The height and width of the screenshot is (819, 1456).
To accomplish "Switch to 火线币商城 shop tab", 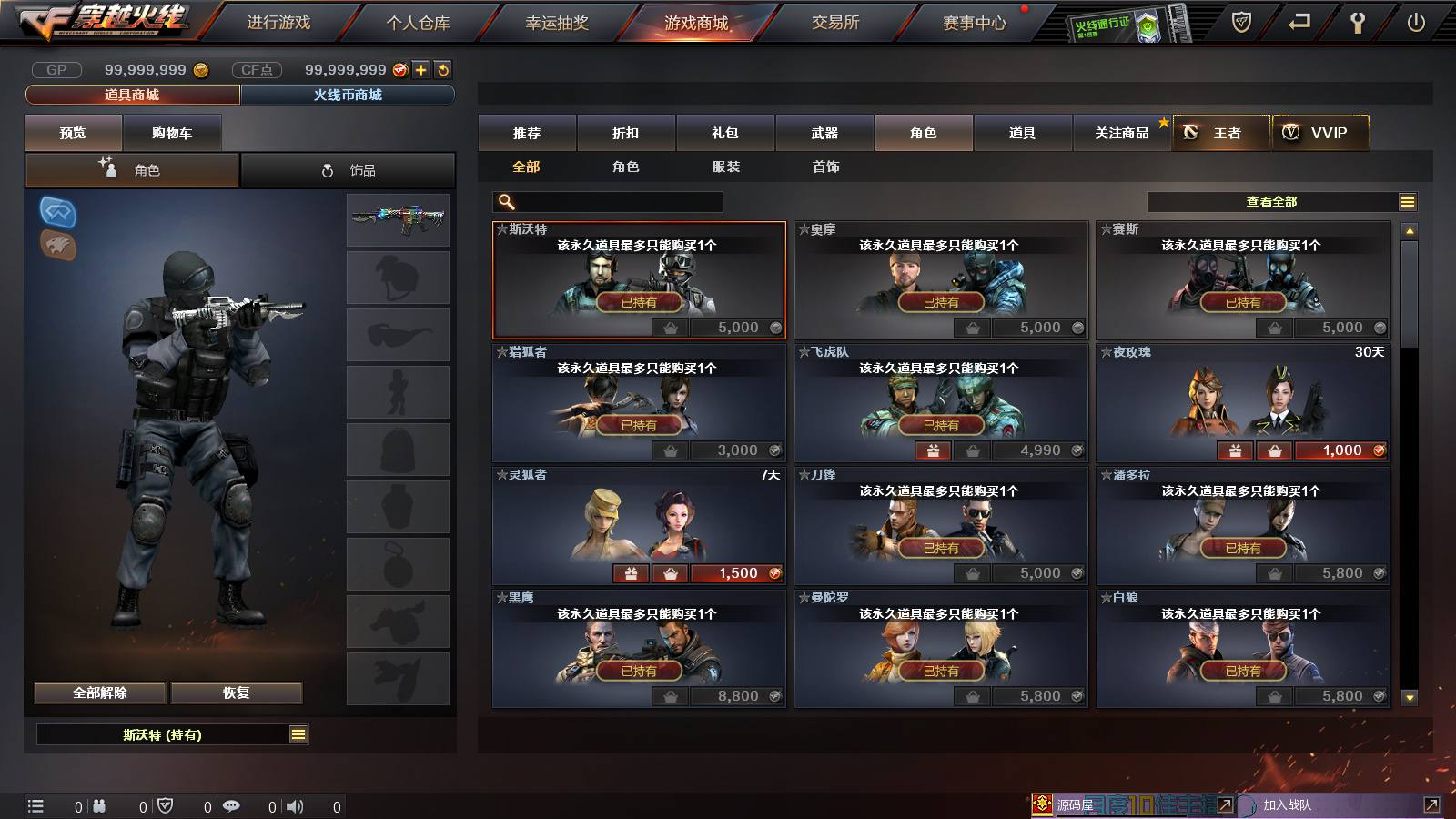I will [x=348, y=95].
